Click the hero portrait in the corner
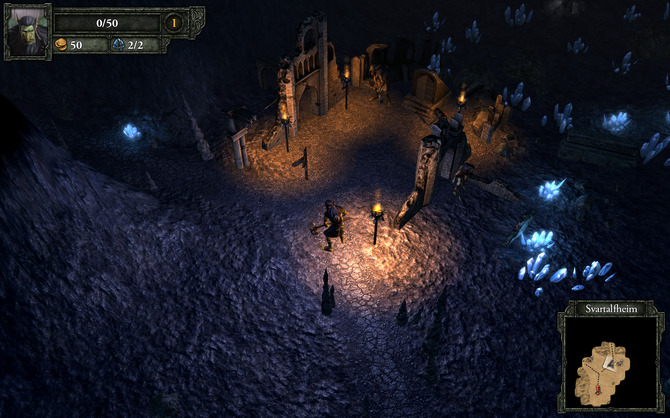The width and height of the screenshot is (670, 418). point(27,32)
